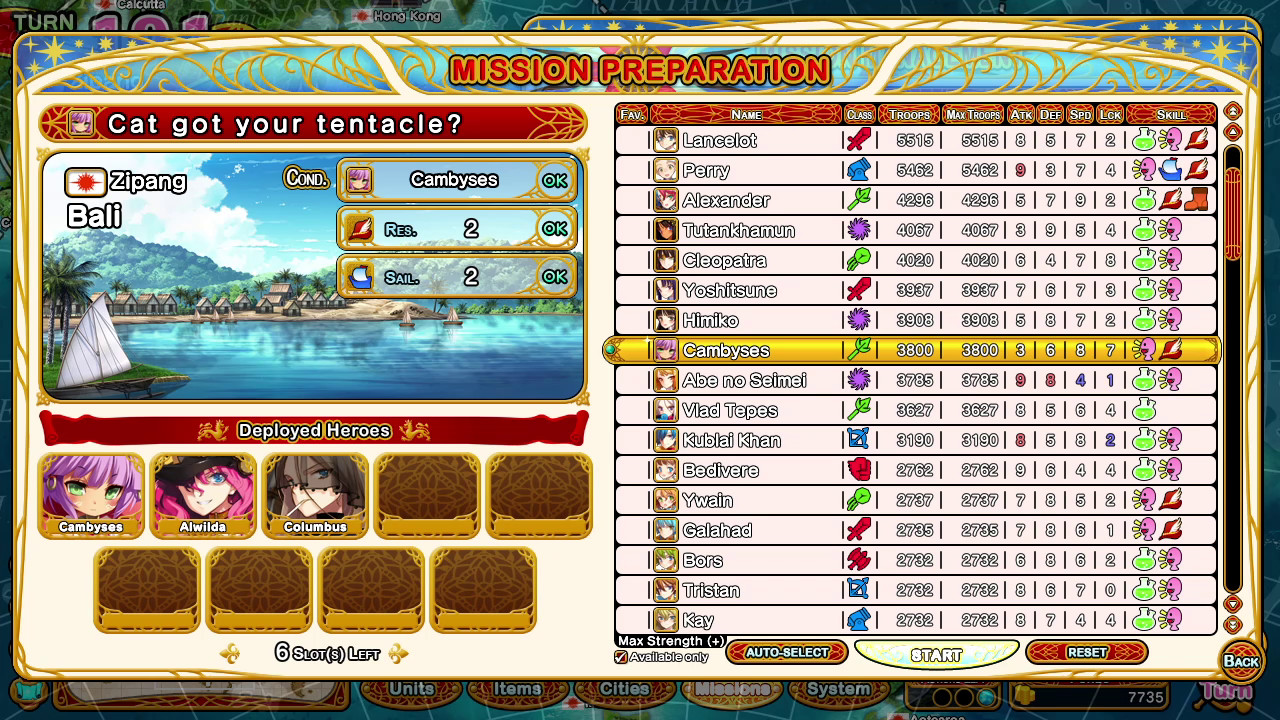The height and width of the screenshot is (720, 1280).
Task: Switch to the Items tab
Action: [x=518, y=688]
